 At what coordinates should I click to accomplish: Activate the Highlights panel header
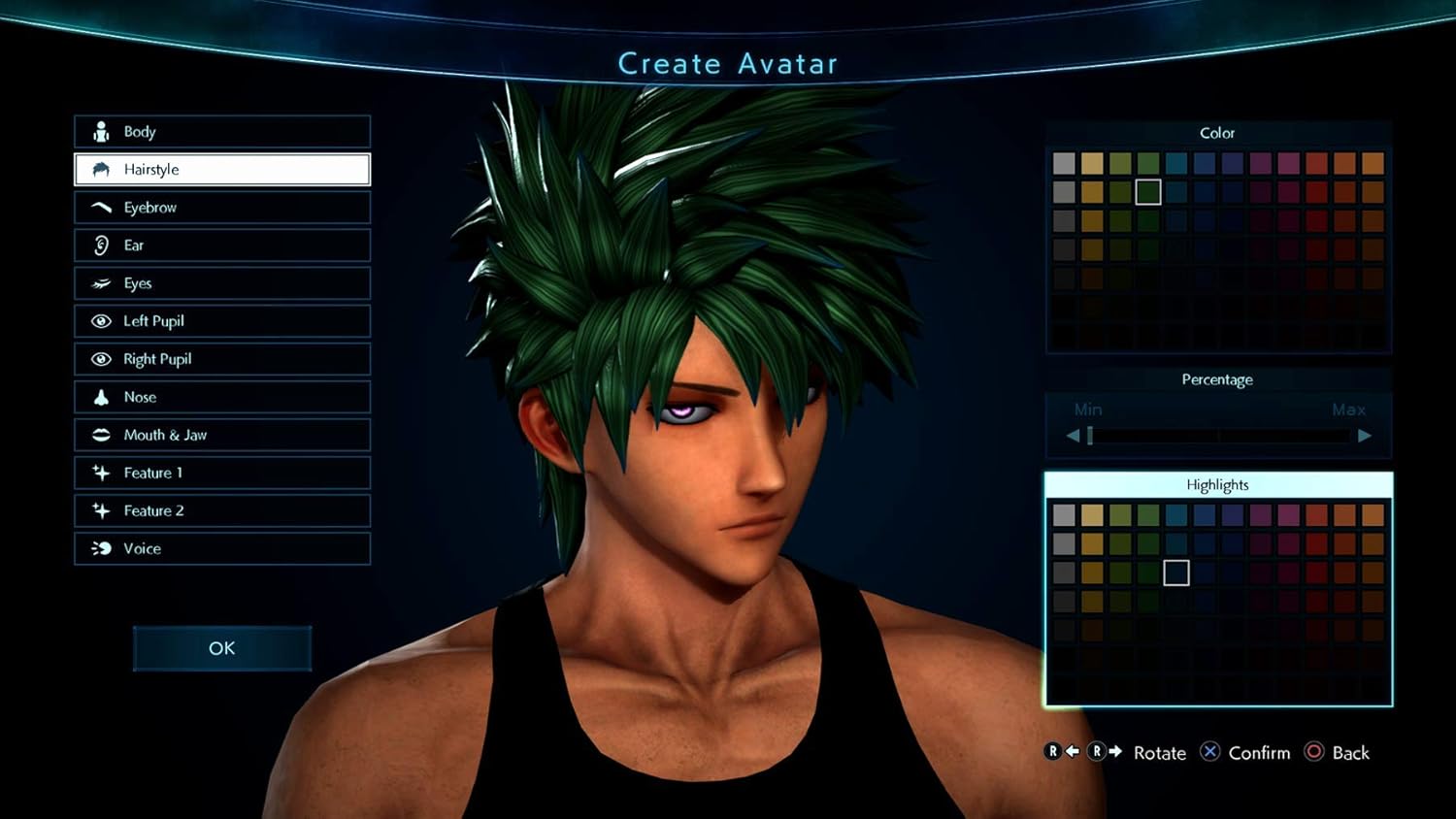pos(1218,485)
